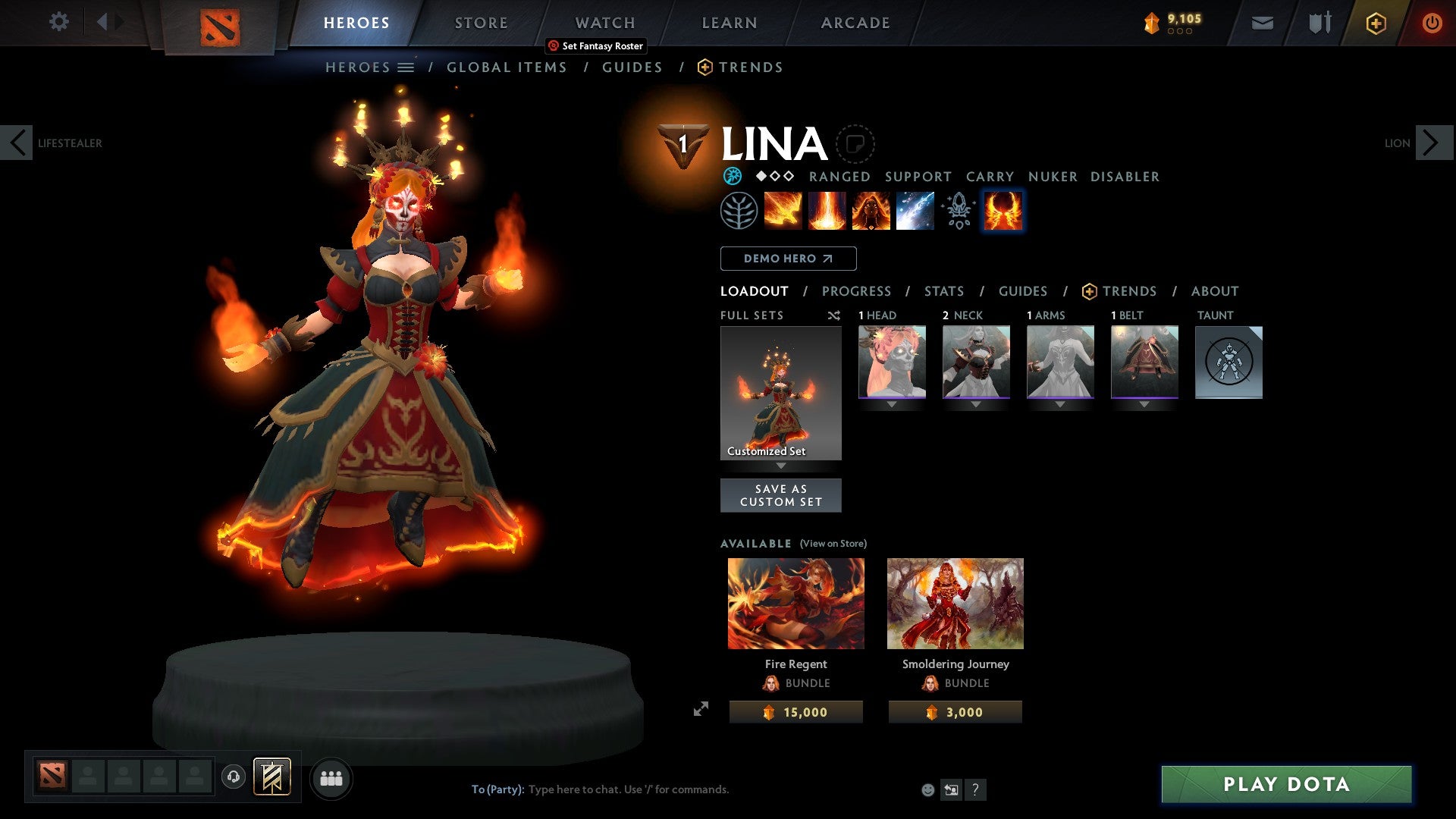The height and width of the screenshot is (819, 1456).
Task: Expand the 2 NECK item dropdown arrow
Action: 976,404
